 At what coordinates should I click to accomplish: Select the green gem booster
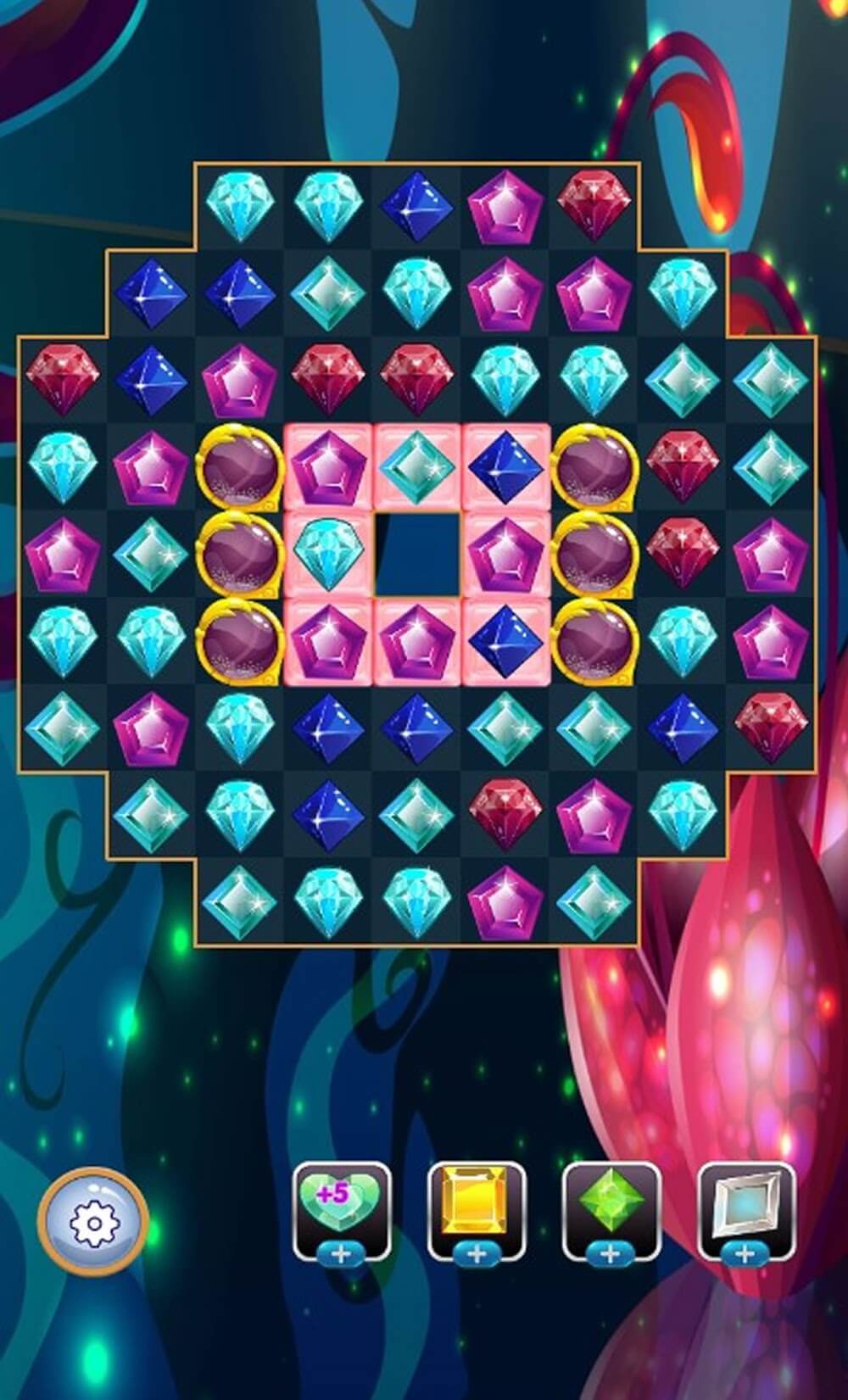pyautogui.click(x=611, y=1204)
